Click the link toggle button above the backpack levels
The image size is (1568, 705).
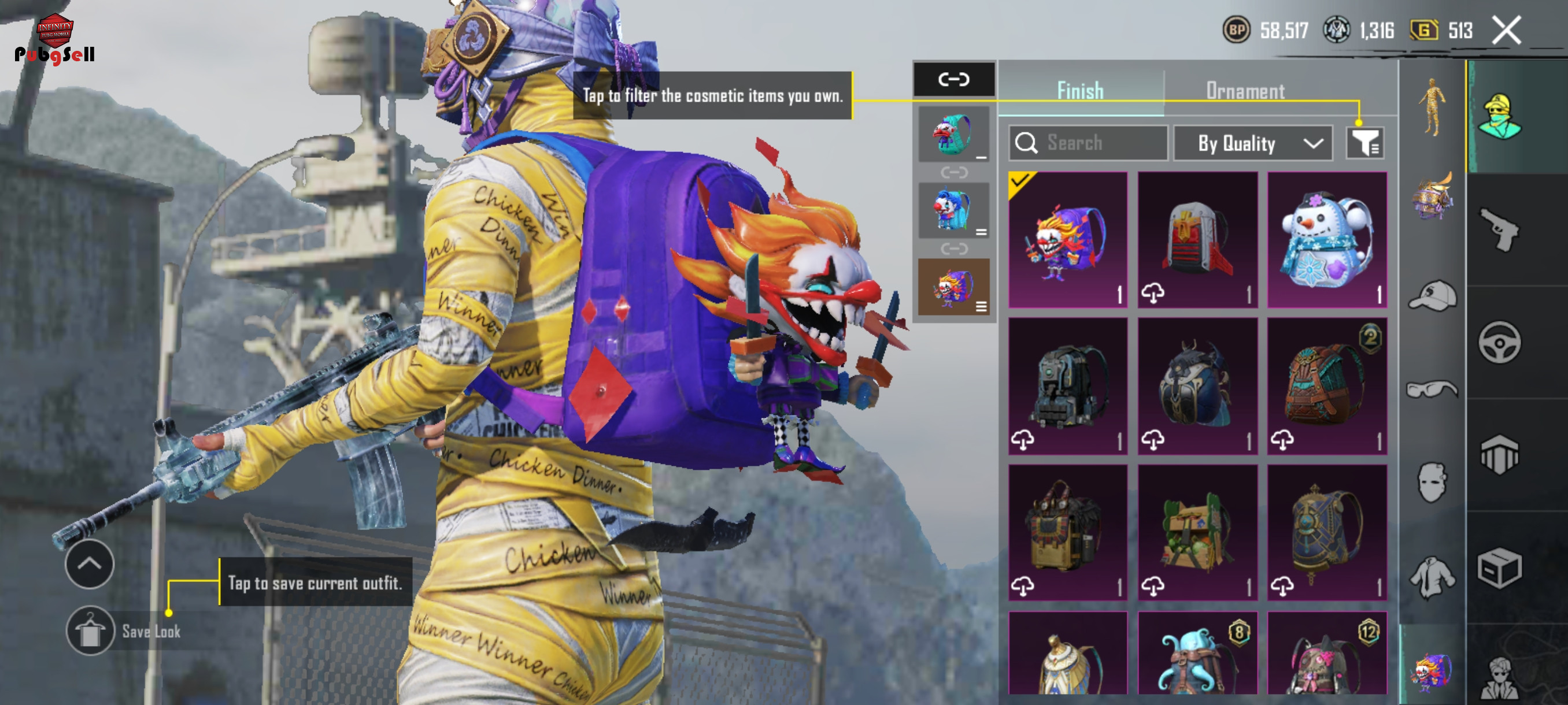point(954,79)
